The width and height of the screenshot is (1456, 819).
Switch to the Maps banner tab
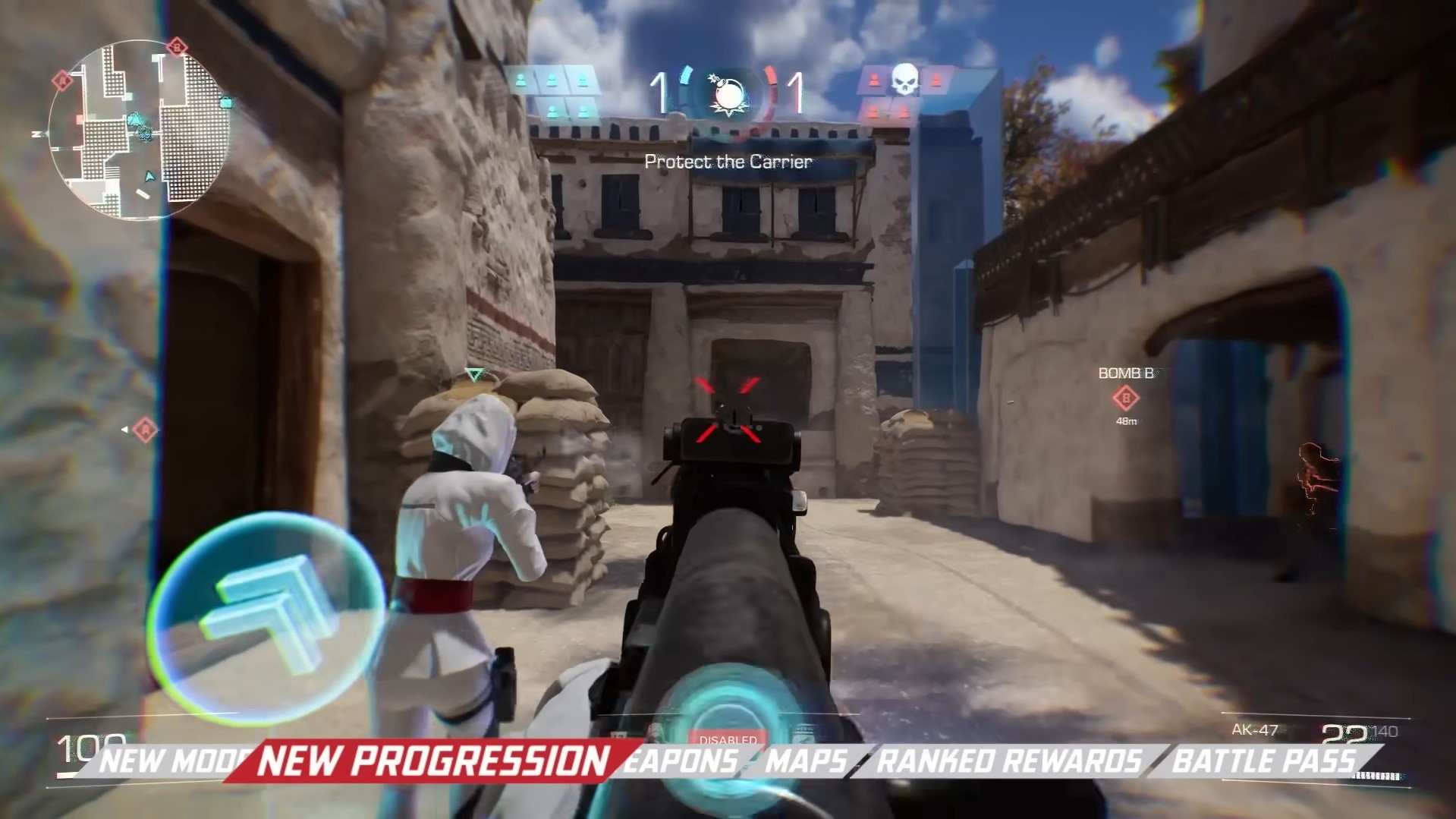pyautogui.click(x=807, y=761)
